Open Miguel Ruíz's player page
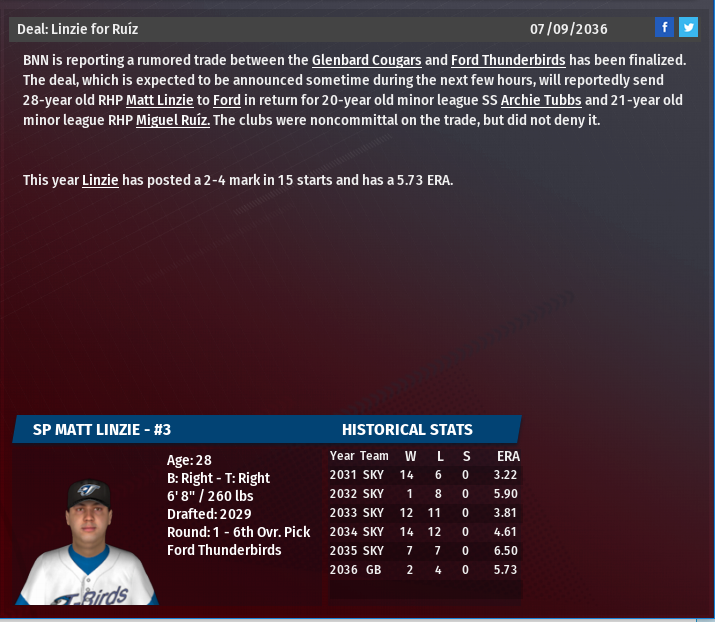Viewport: 715px width, 622px height. (173, 120)
